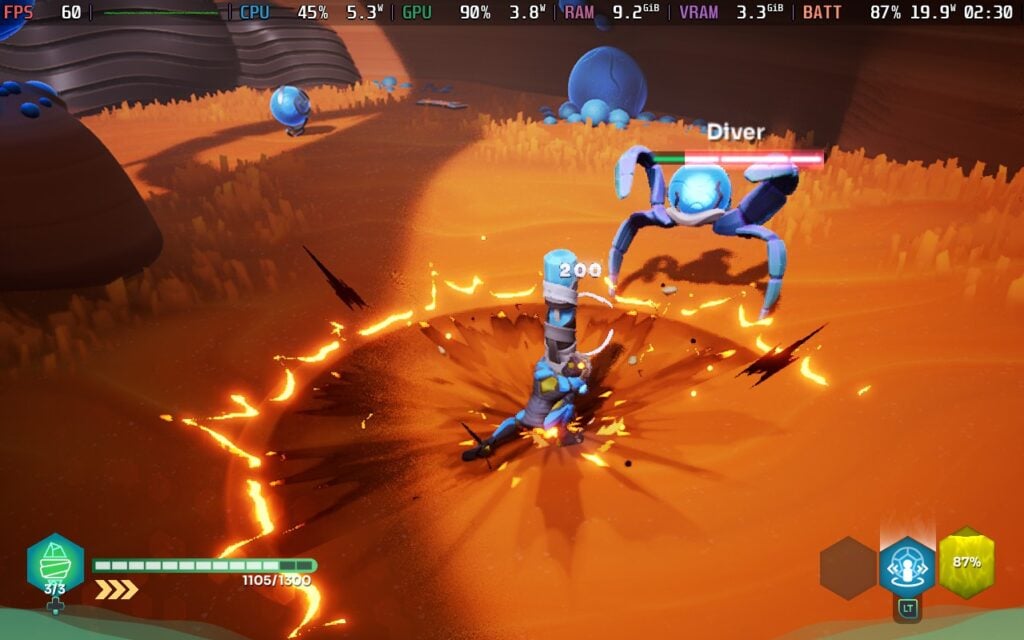Use the green bandage healing item
1024x640 pixels.
(55, 563)
